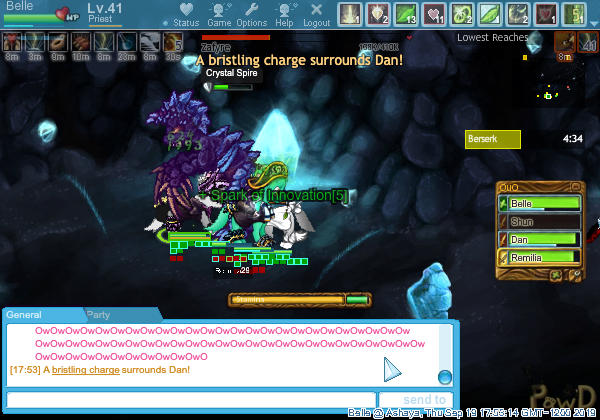
Task: Open the 'bristling charge' link in chat
Action: 85,370
